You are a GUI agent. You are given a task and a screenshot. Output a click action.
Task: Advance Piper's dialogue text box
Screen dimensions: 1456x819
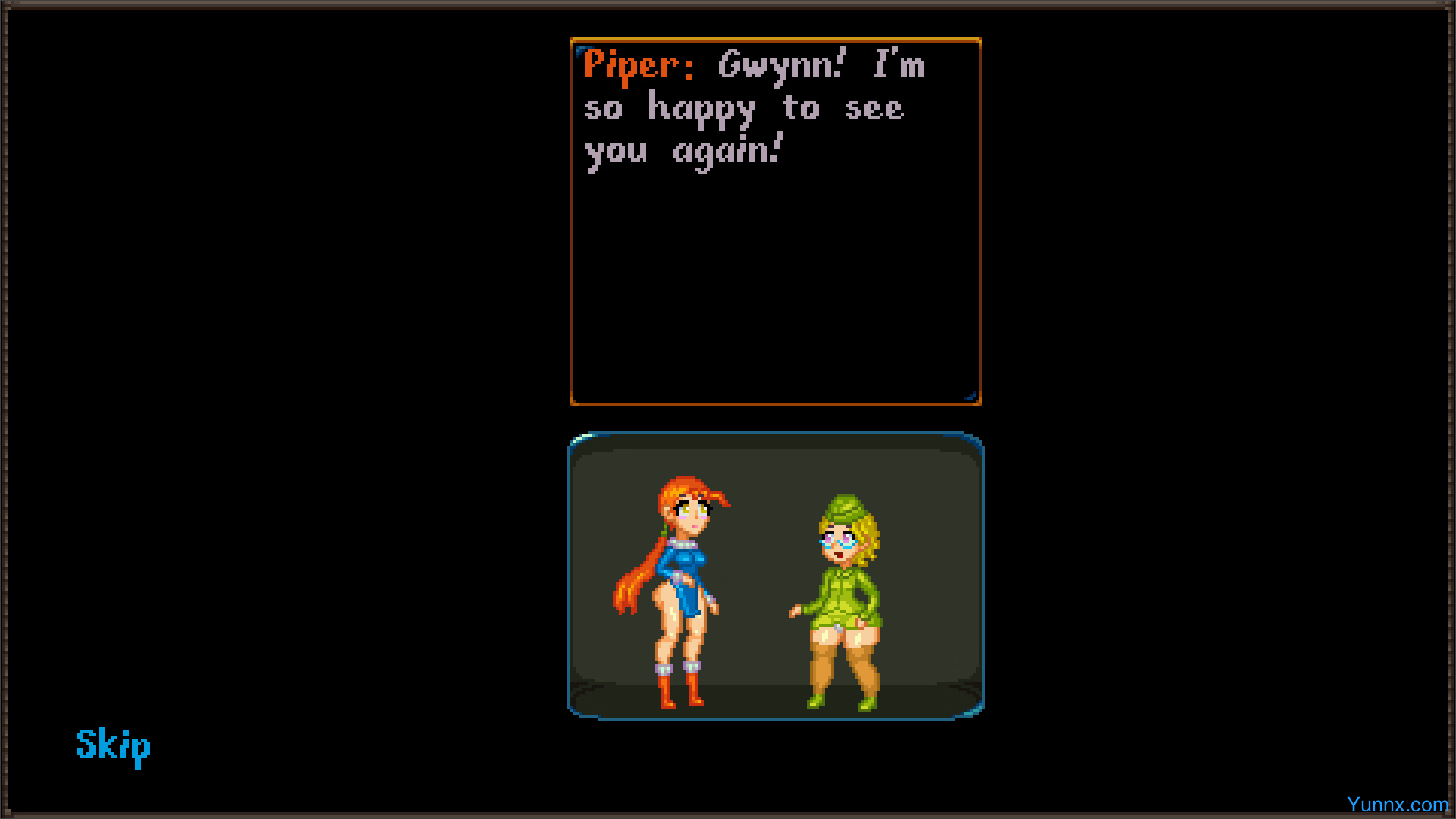point(775,221)
